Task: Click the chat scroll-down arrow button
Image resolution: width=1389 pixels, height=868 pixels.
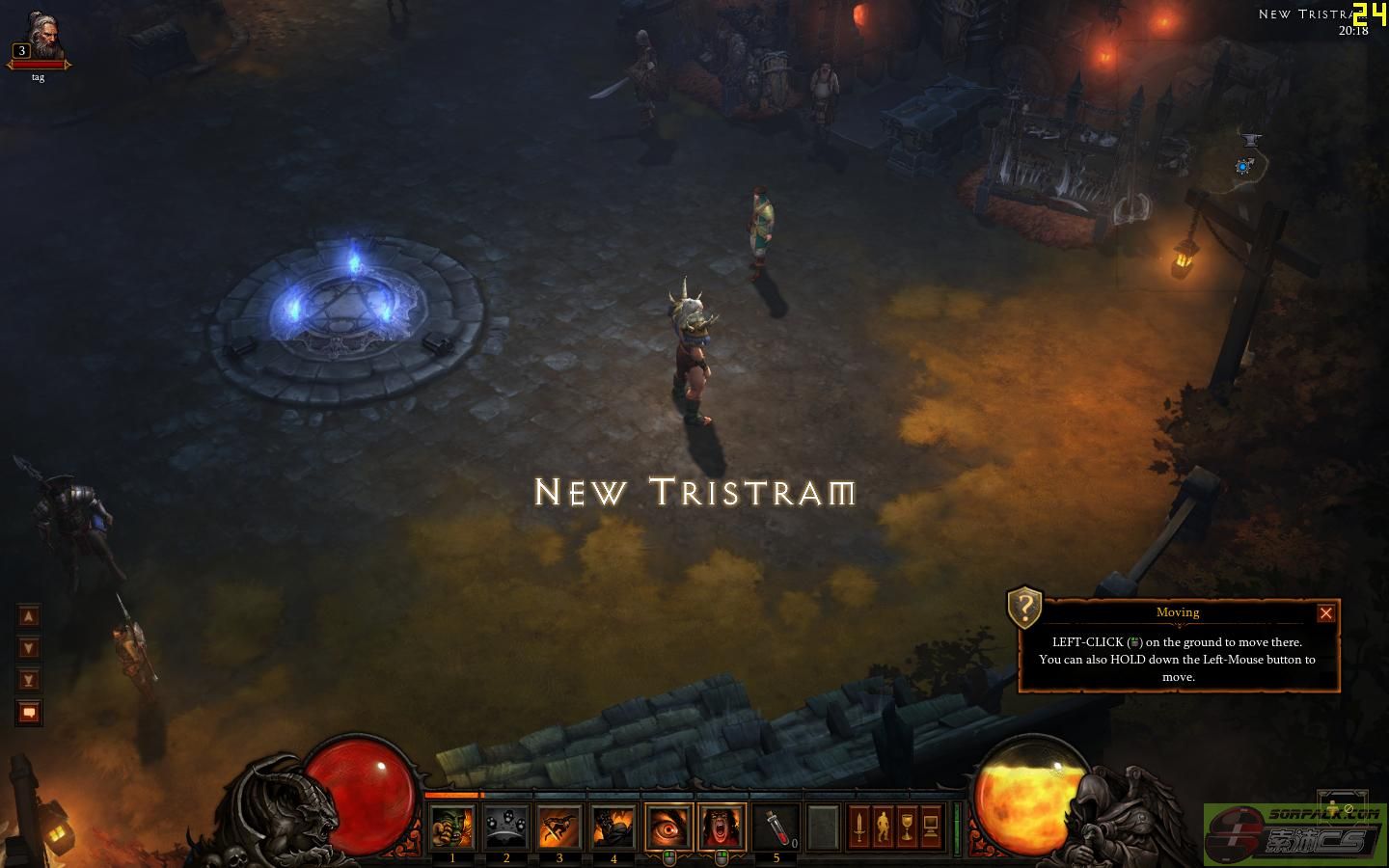Action: pyautogui.click(x=29, y=648)
